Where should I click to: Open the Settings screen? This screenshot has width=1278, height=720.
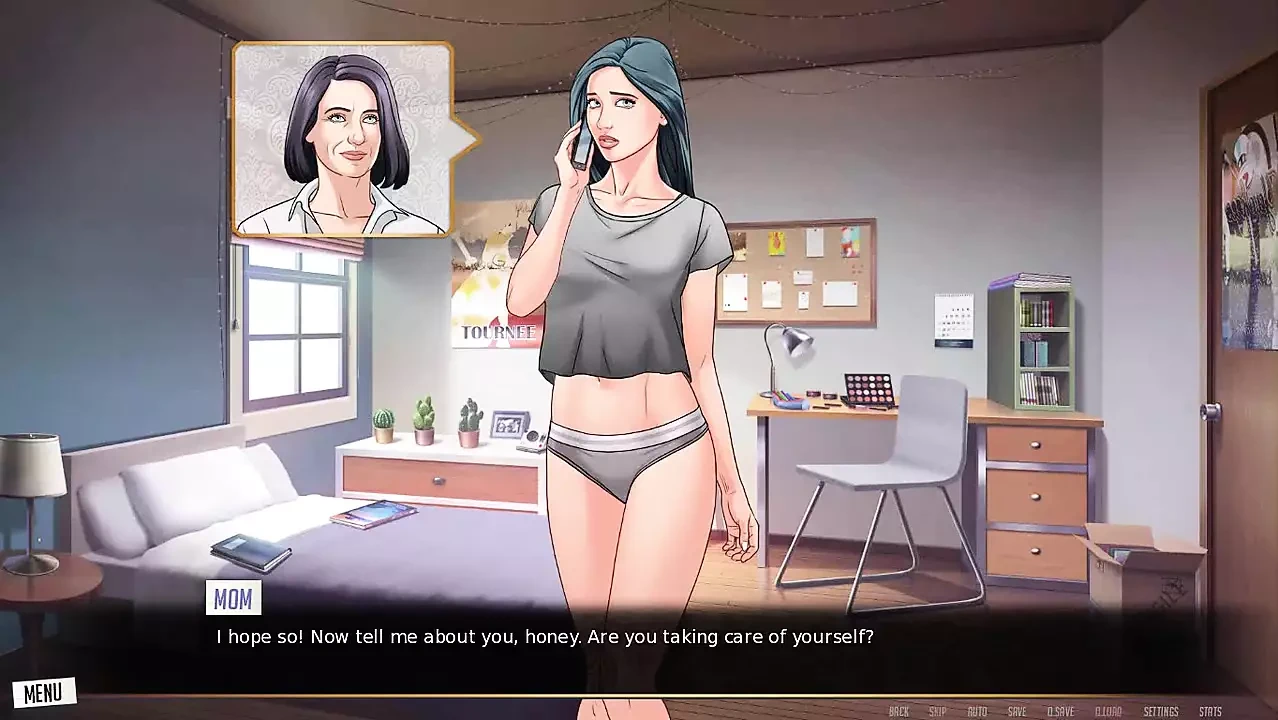click(1161, 711)
